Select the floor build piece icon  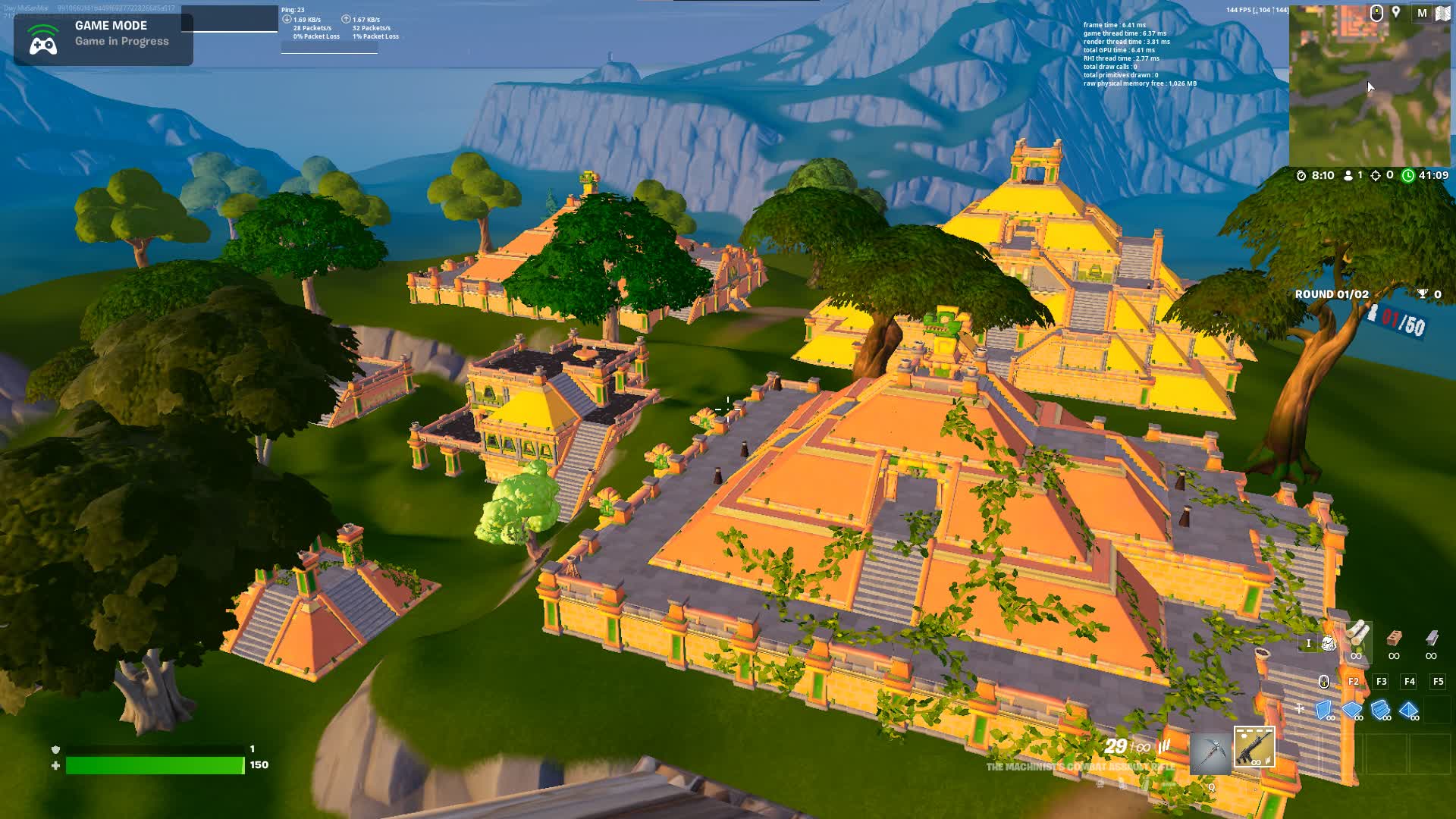1352,708
